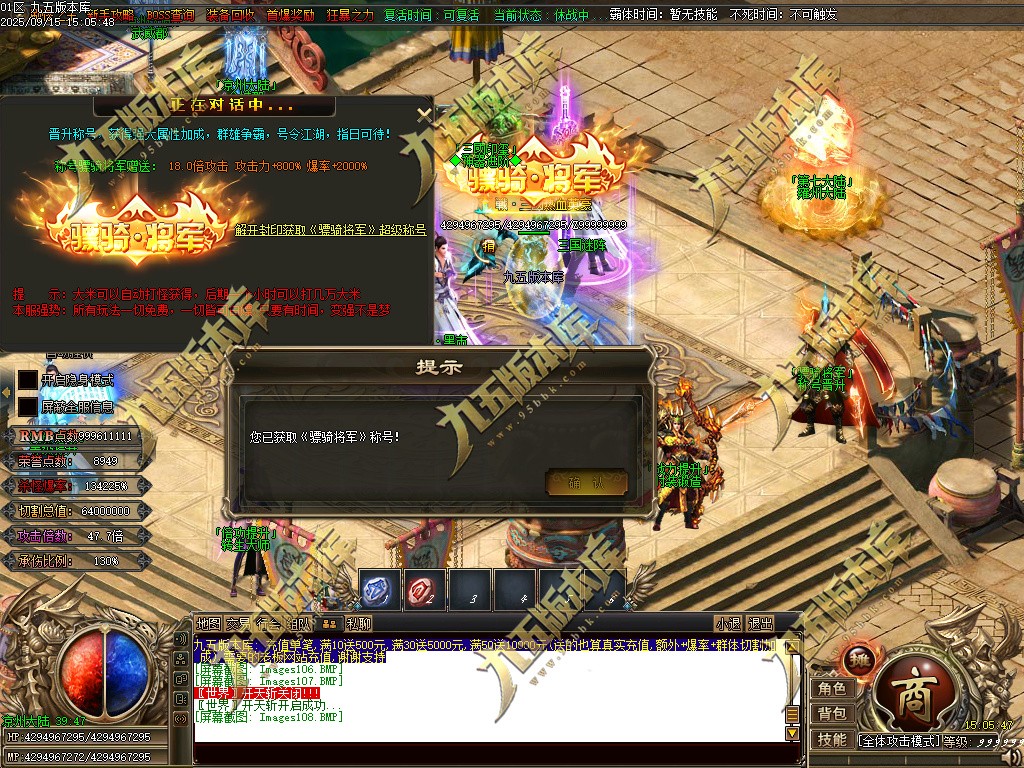Image resolution: width=1024 pixels, height=768 pixels.
Task: Open the BOSS查询 menu
Action: [x=172, y=16]
